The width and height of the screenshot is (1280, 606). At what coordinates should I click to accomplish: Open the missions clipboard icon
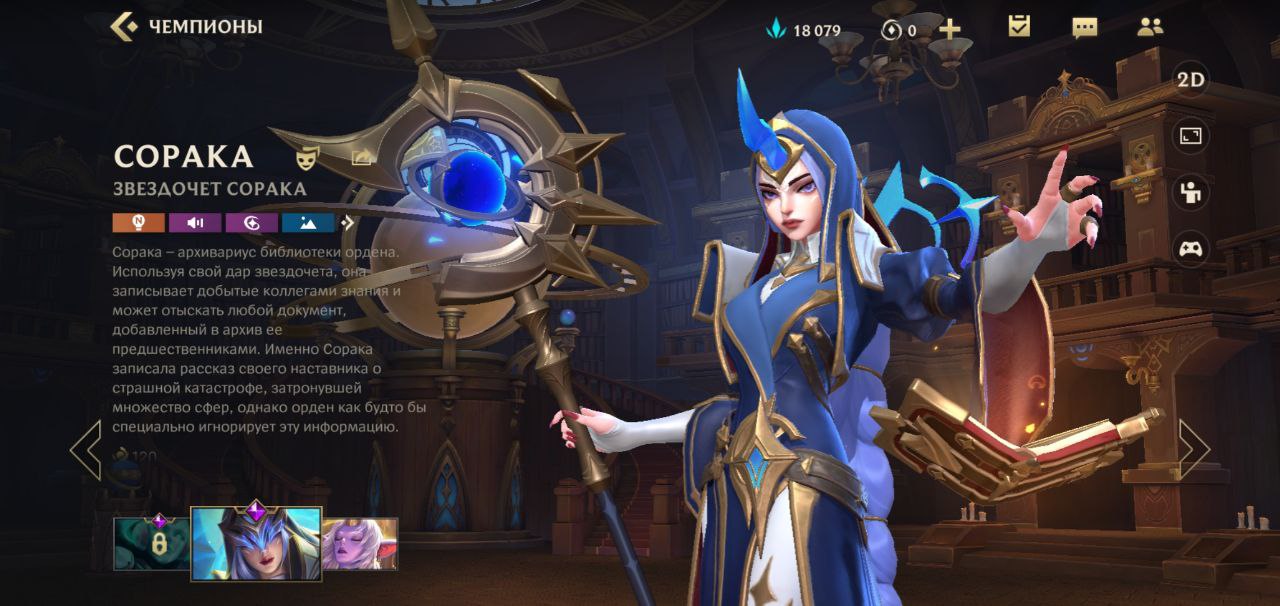pyautogui.click(x=1019, y=27)
